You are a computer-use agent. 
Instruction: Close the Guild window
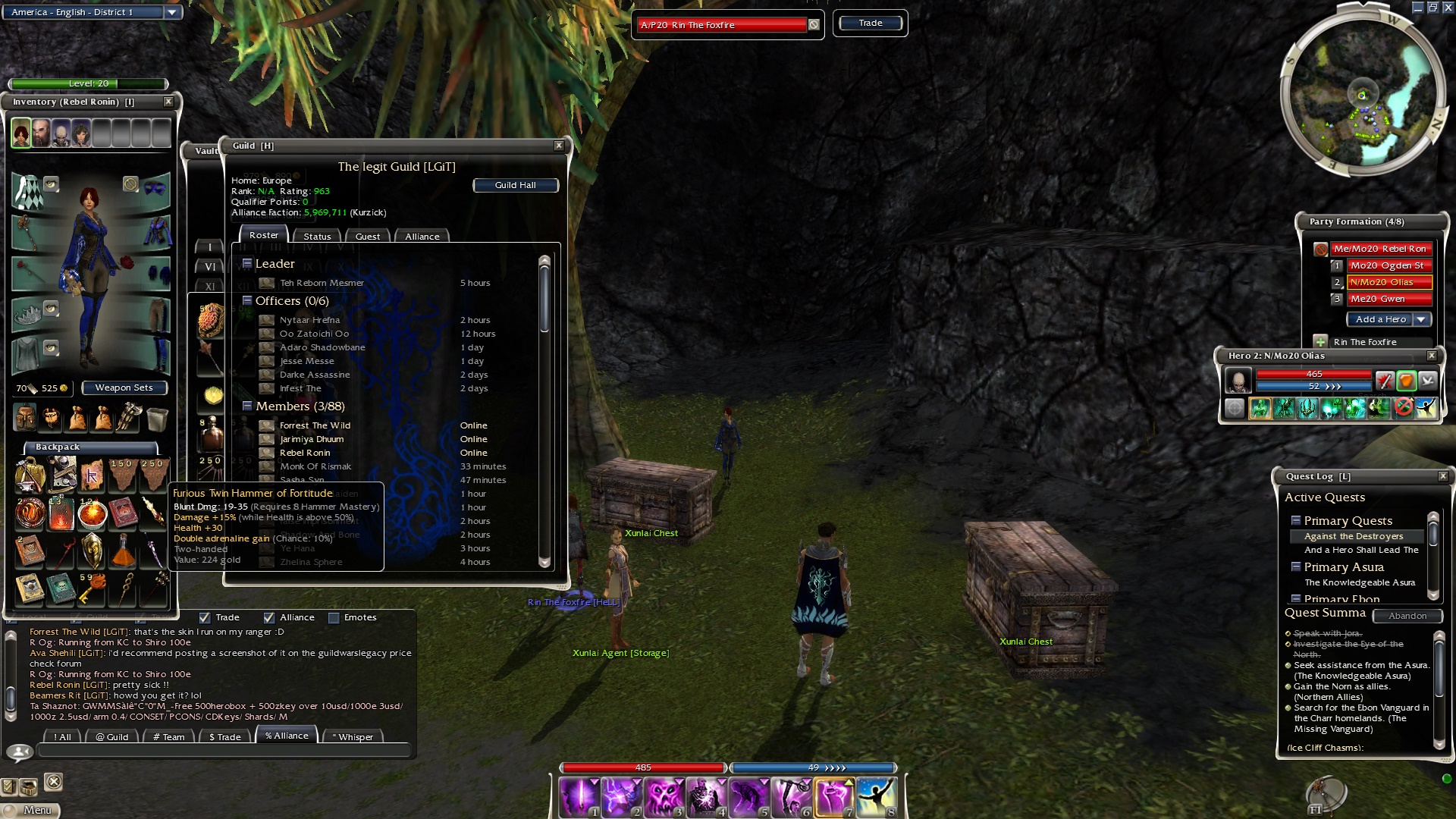point(559,146)
